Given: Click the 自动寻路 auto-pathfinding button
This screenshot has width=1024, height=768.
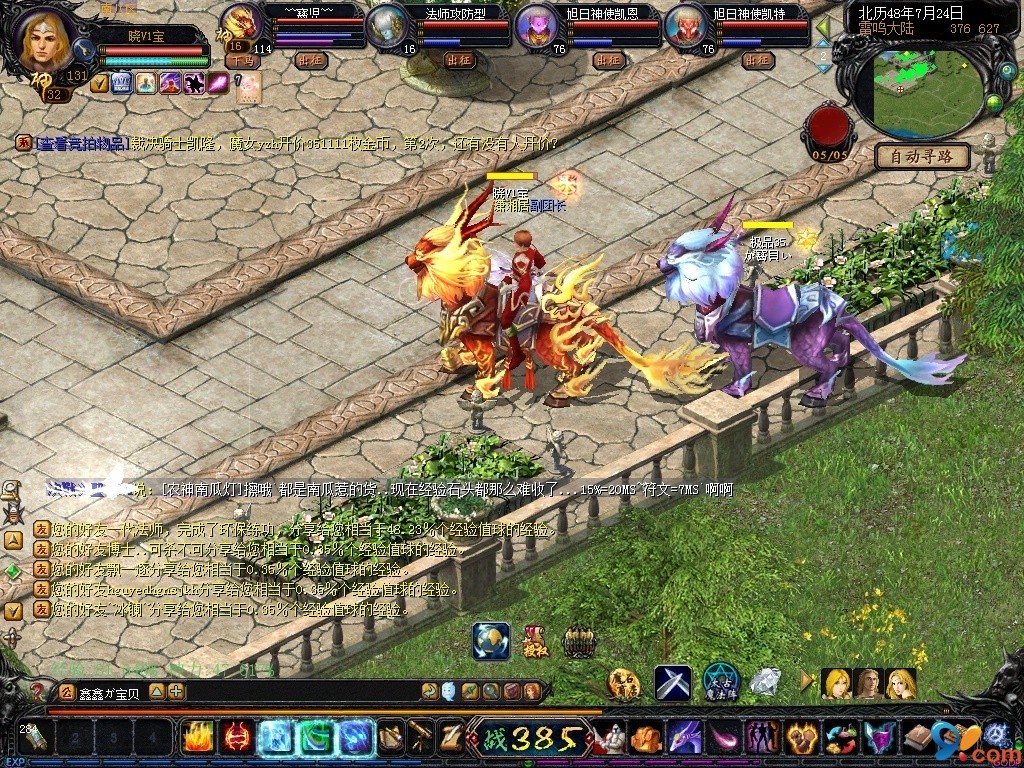Looking at the screenshot, I should 922,156.
